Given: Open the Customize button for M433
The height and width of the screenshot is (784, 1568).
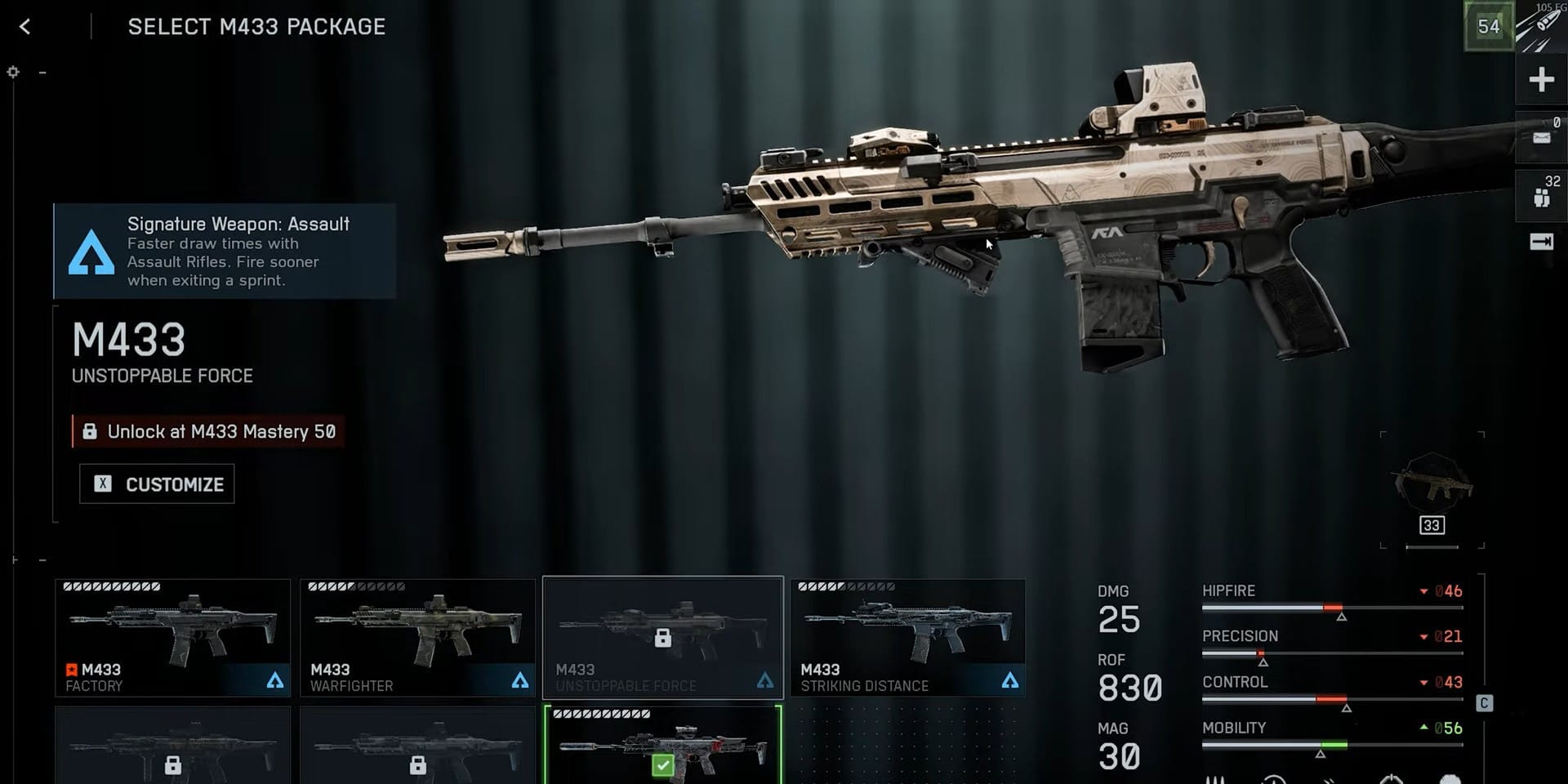Looking at the screenshot, I should pos(157,484).
